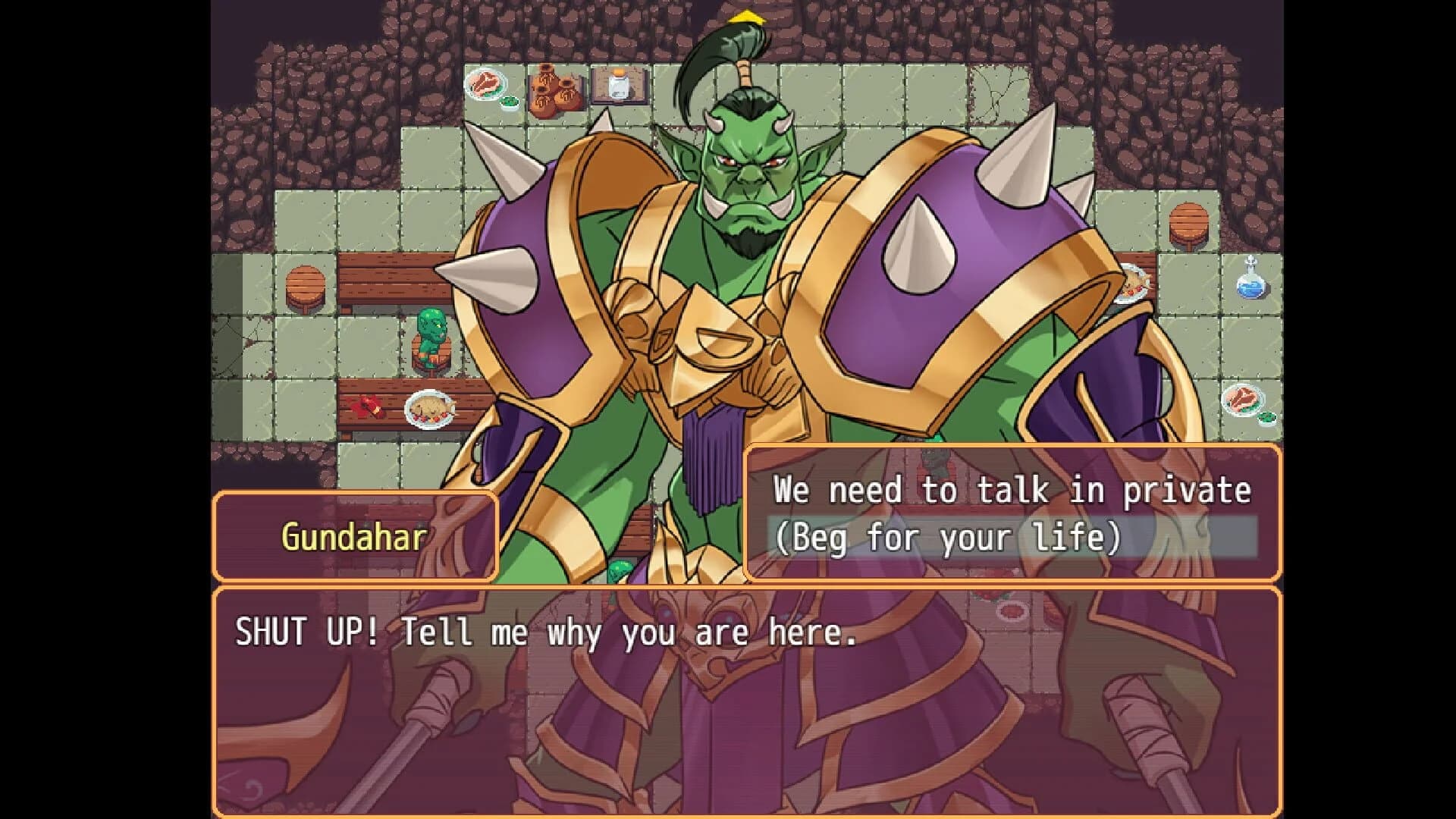Choose the 'We need to talk in private' option
Image resolution: width=1456 pixels, height=819 pixels.
tap(1012, 489)
